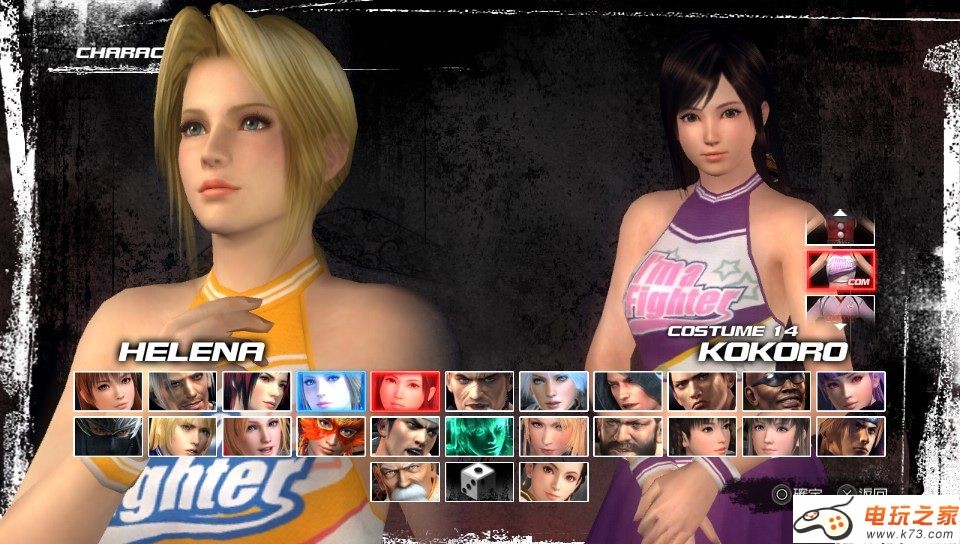Image resolution: width=960 pixels, height=544 pixels.
Task: Choose the orange luchador mask fighter
Action: coord(331,436)
